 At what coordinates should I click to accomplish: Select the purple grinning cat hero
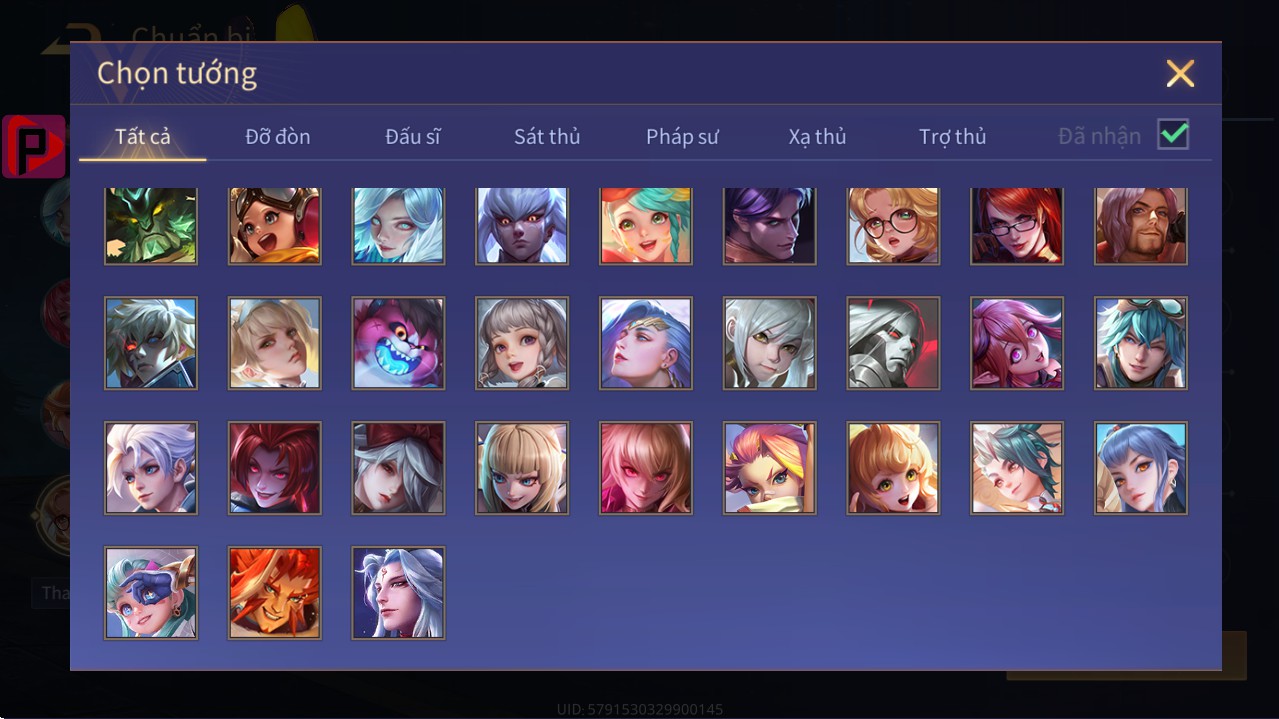coord(398,343)
